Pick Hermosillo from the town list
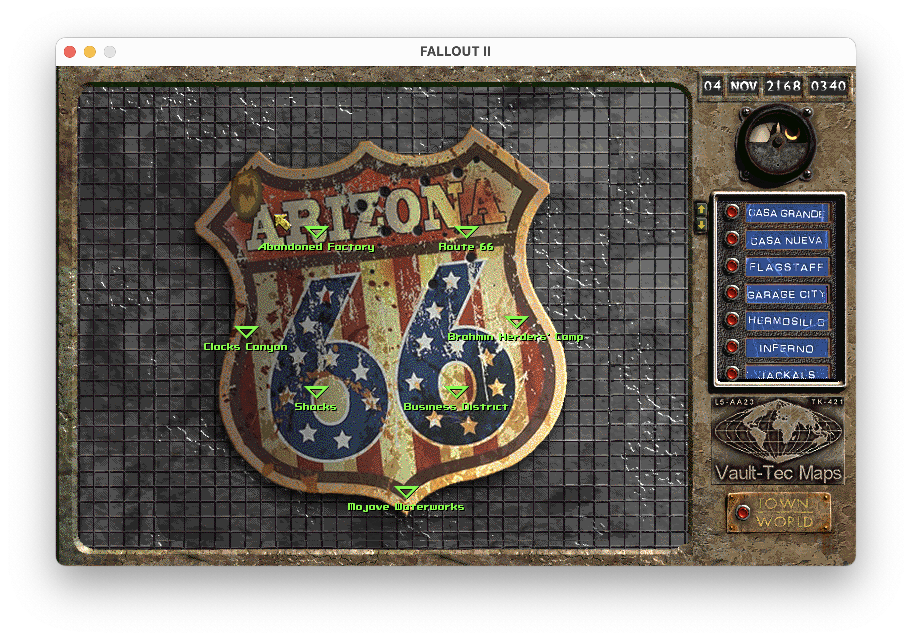This screenshot has width=912, height=640. tap(786, 321)
